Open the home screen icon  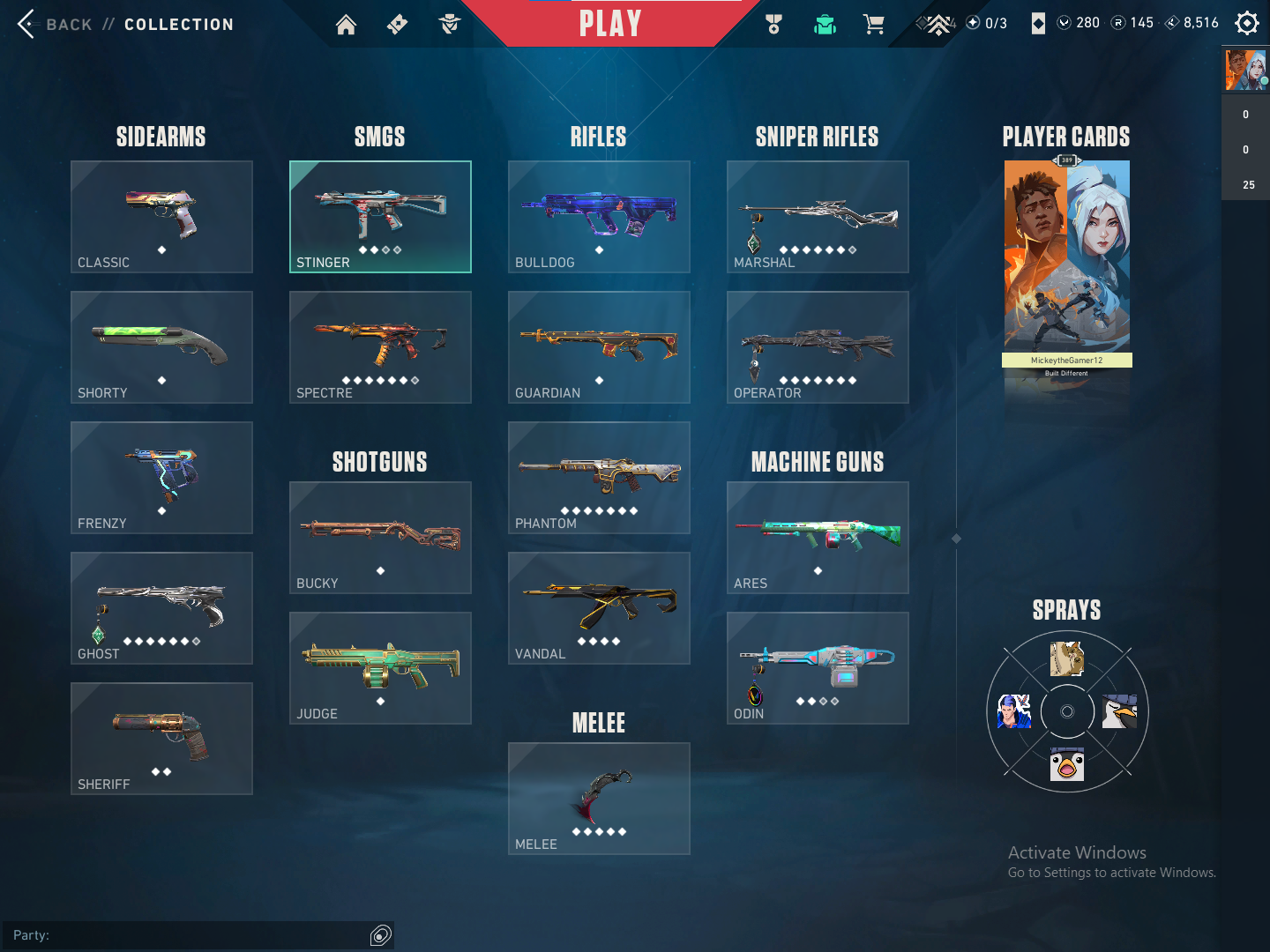[346, 24]
